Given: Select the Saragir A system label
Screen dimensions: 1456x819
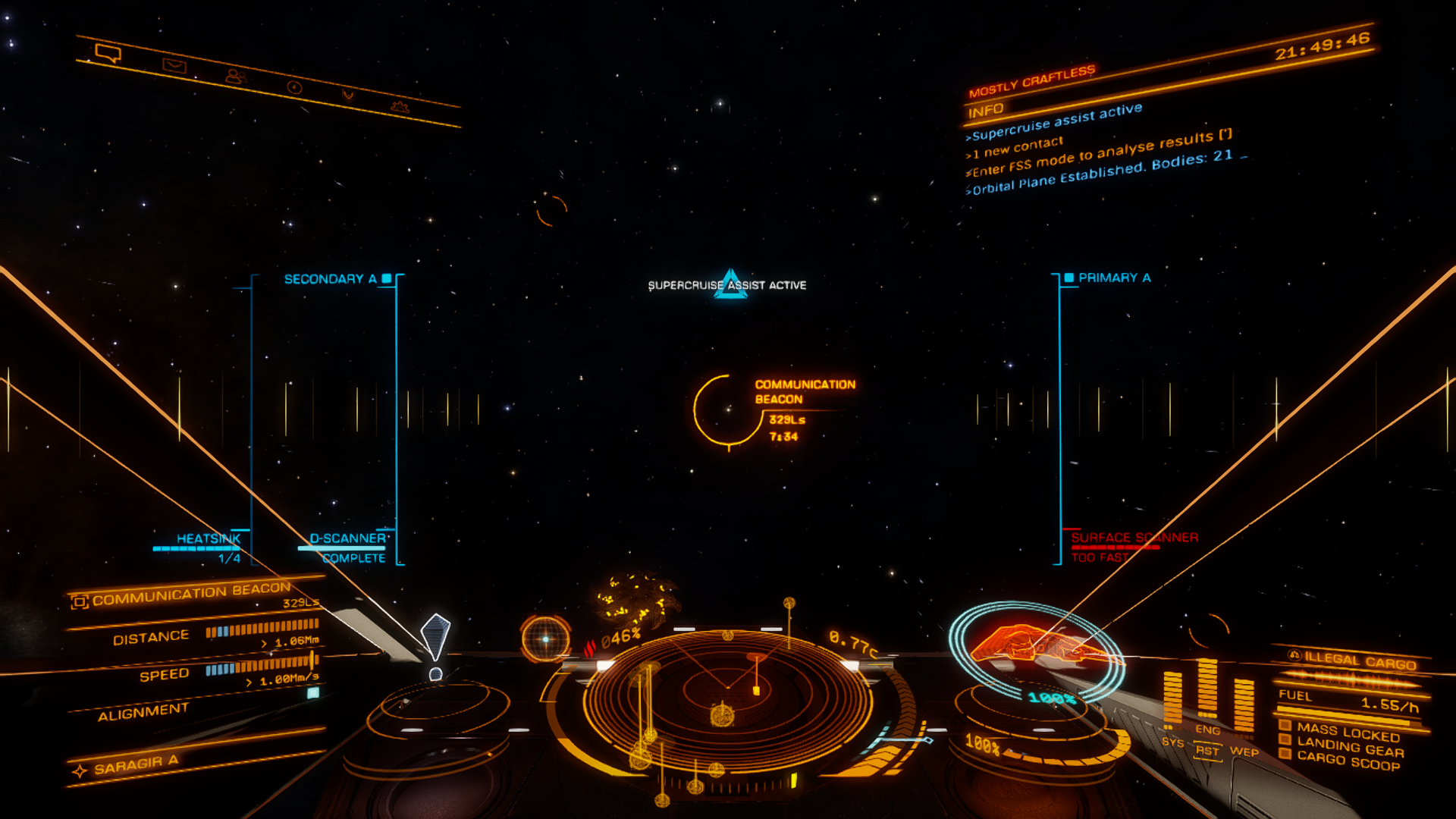Looking at the screenshot, I should pyautogui.click(x=136, y=766).
